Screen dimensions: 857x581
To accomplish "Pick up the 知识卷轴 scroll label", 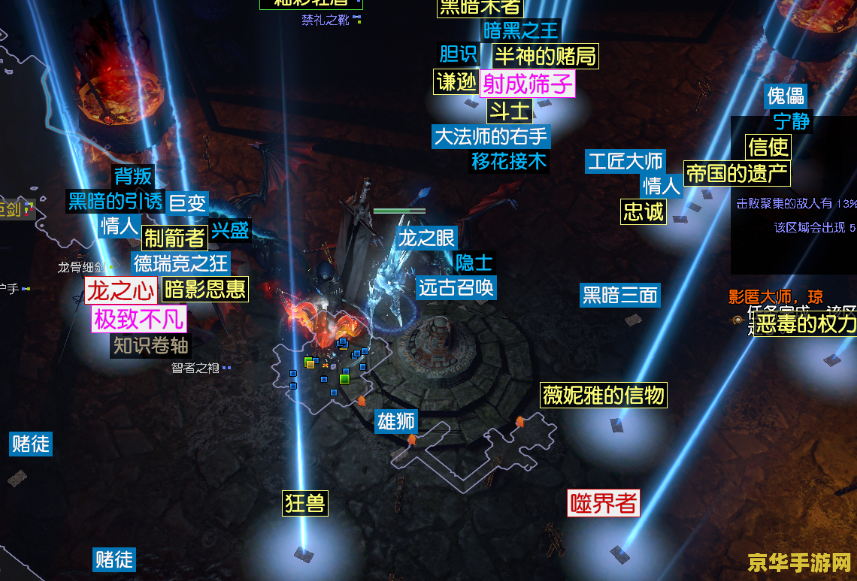I will [x=150, y=346].
